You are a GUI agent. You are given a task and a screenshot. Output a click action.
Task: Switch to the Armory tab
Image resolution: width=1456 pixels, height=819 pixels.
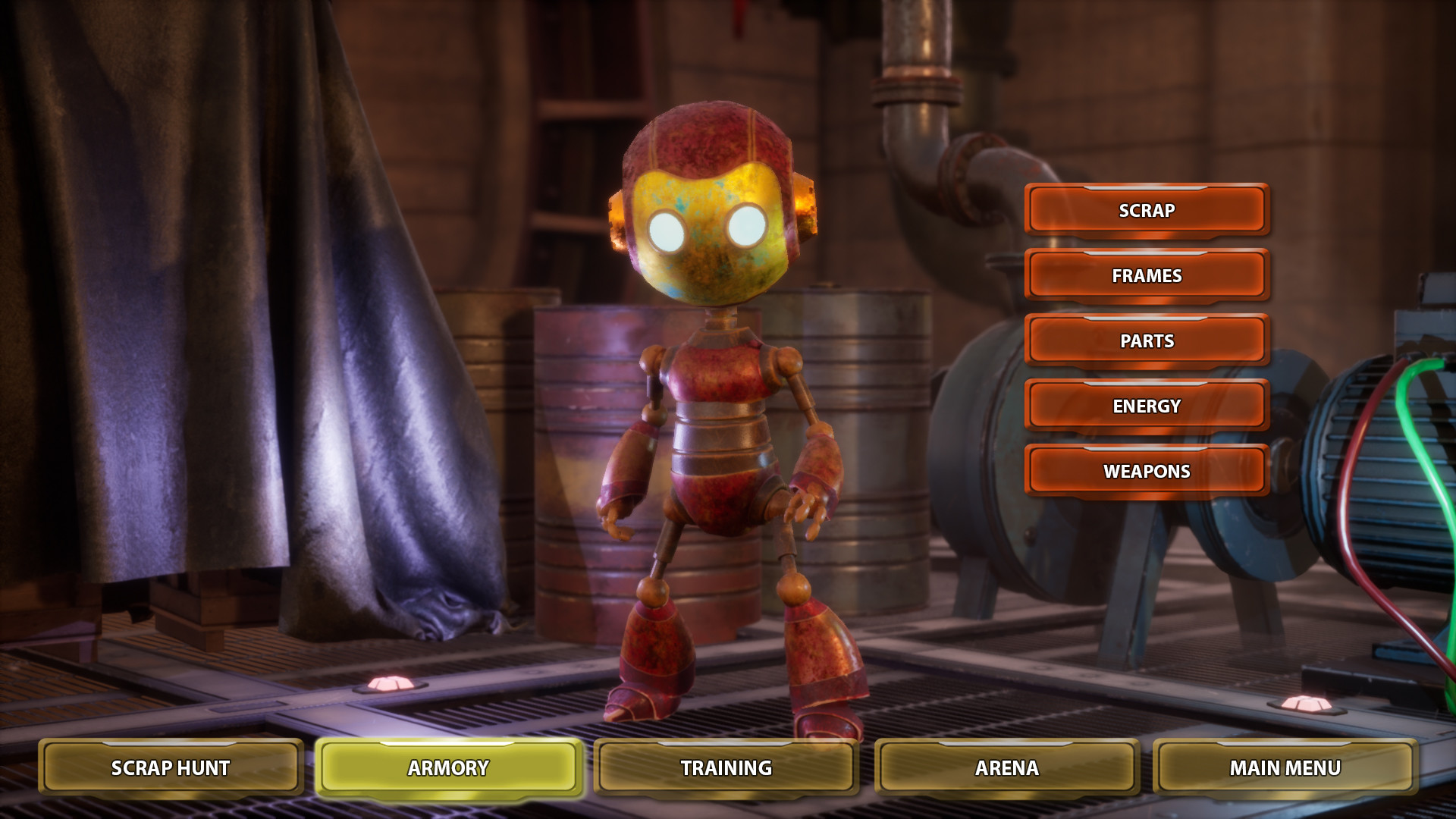(x=448, y=768)
